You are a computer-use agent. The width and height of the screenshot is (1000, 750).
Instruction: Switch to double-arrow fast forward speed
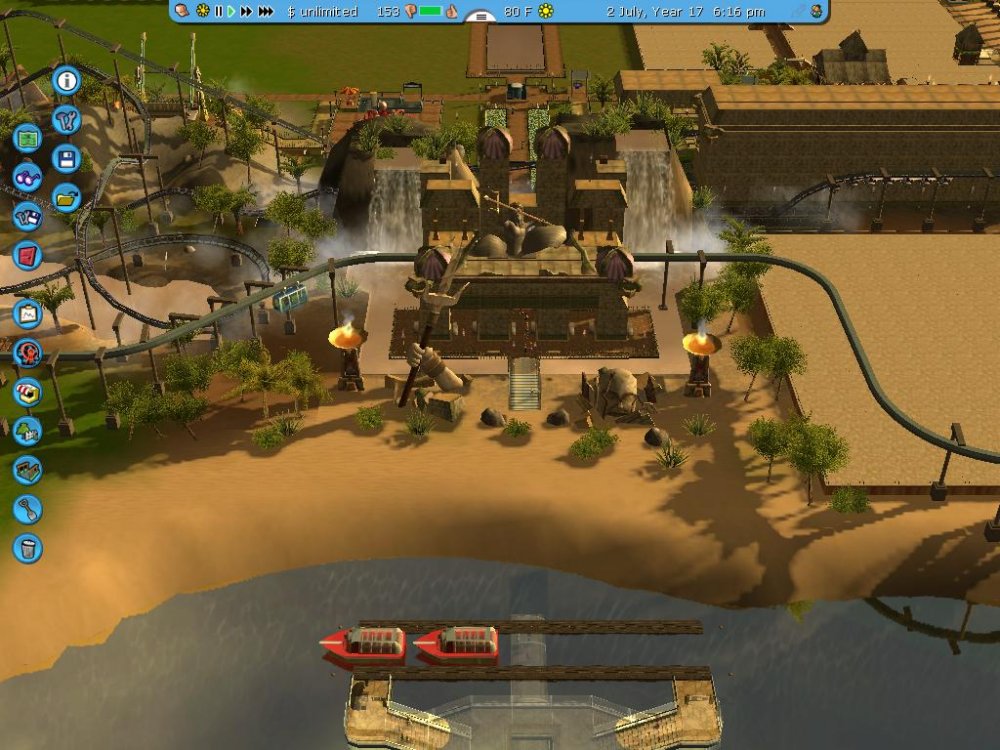[247, 11]
